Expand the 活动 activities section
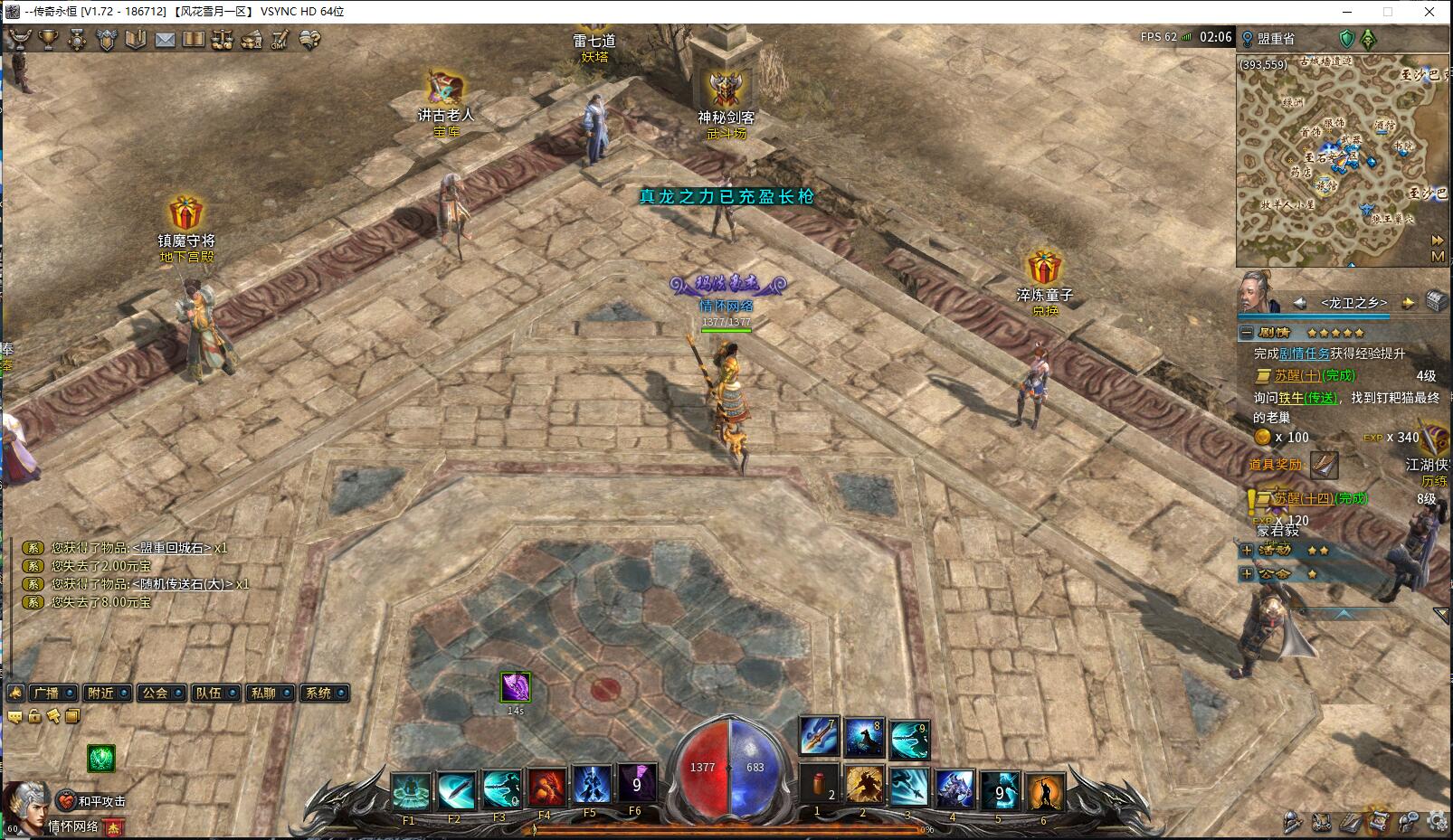The width and height of the screenshot is (1453, 840). (x=1247, y=550)
